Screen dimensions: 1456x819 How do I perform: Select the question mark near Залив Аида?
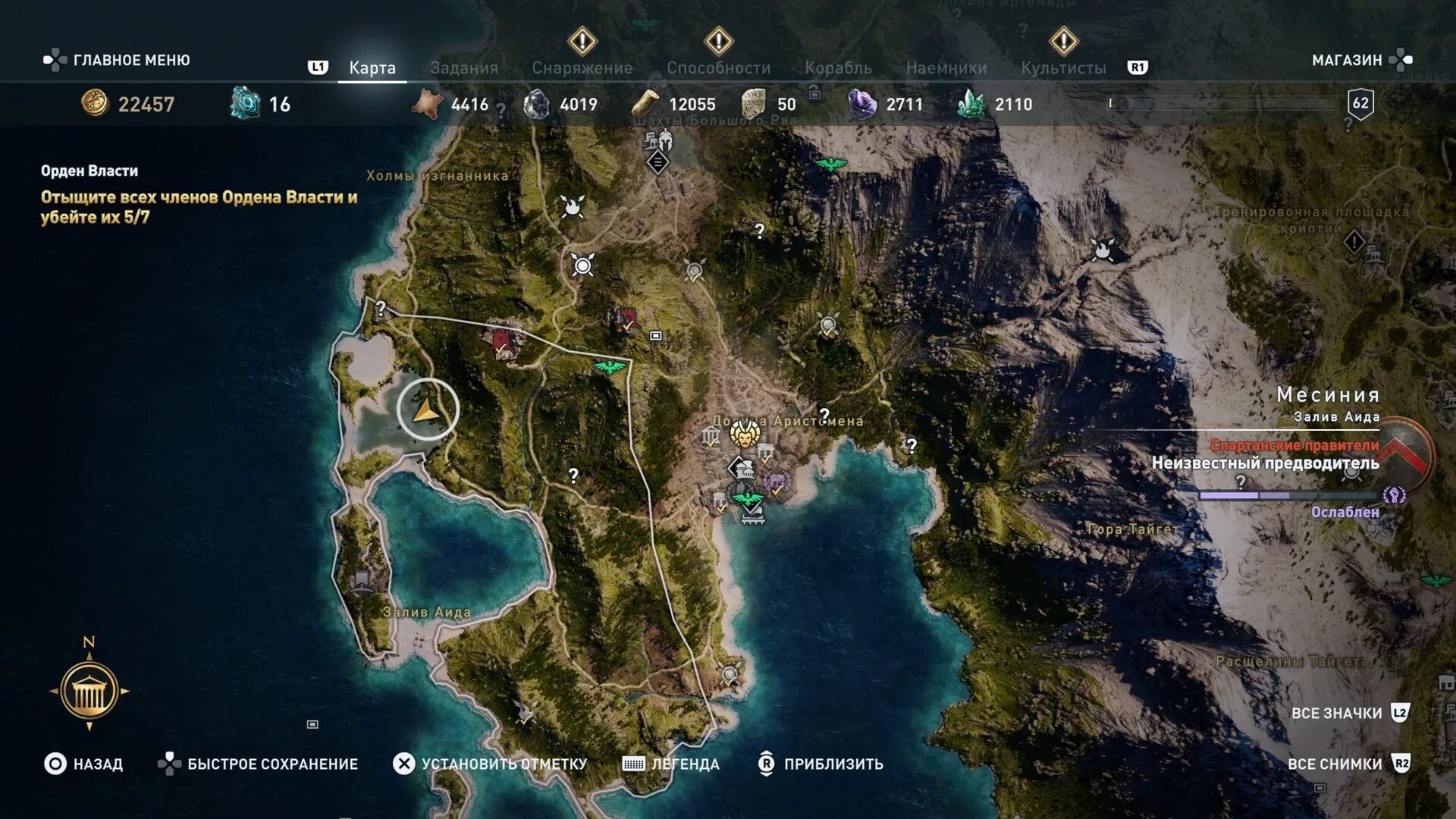point(573,475)
